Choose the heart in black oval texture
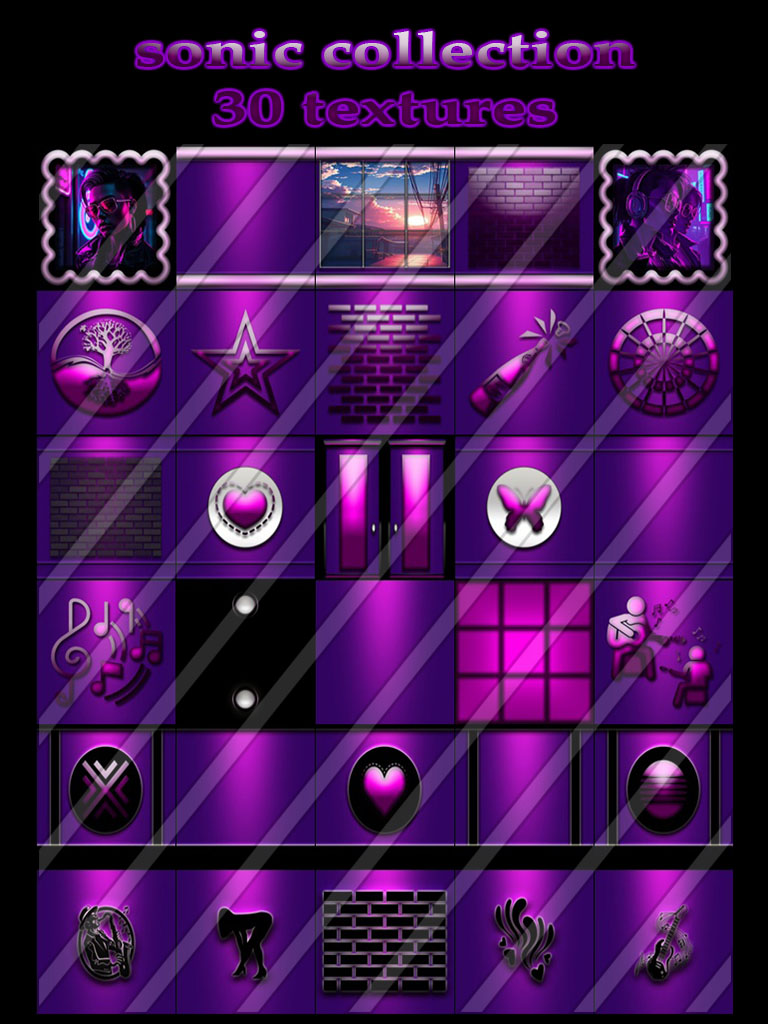This screenshot has width=768, height=1024. tap(385, 790)
